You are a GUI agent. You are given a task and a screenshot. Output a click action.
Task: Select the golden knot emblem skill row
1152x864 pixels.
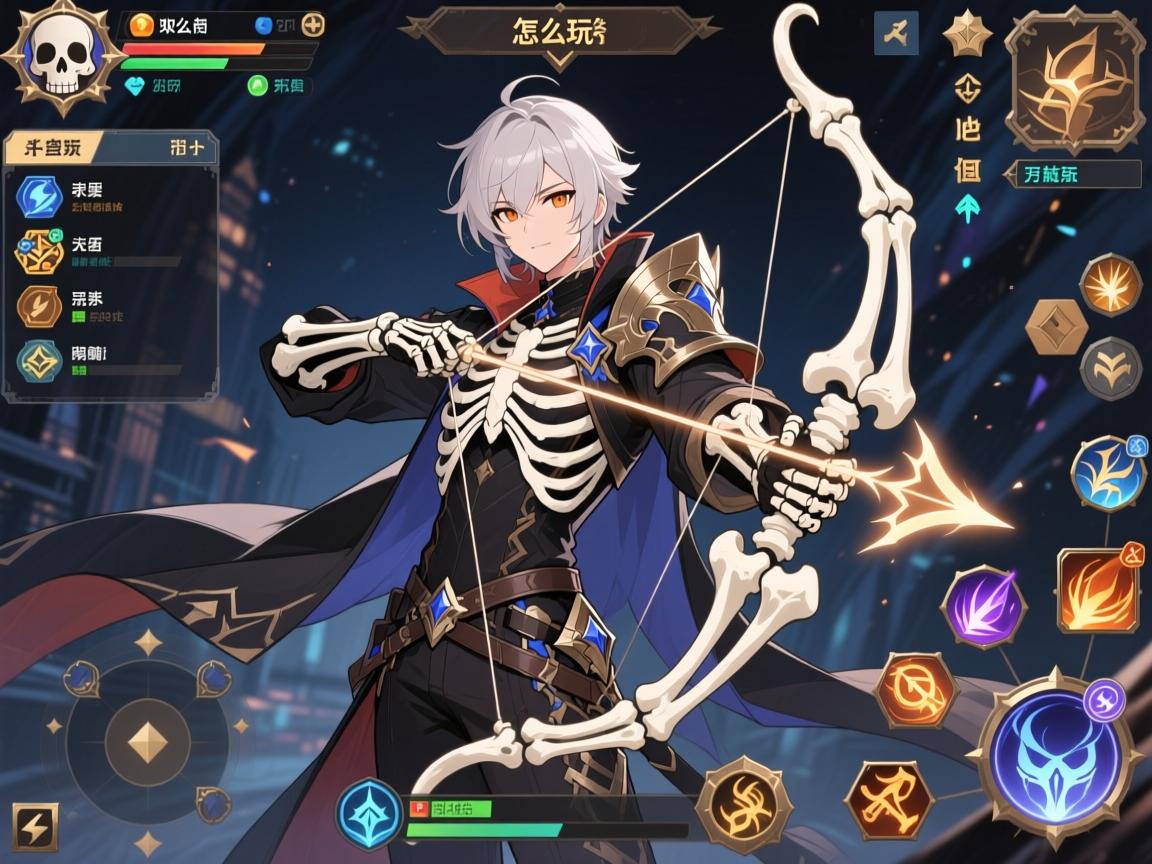[x=39, y=251]
